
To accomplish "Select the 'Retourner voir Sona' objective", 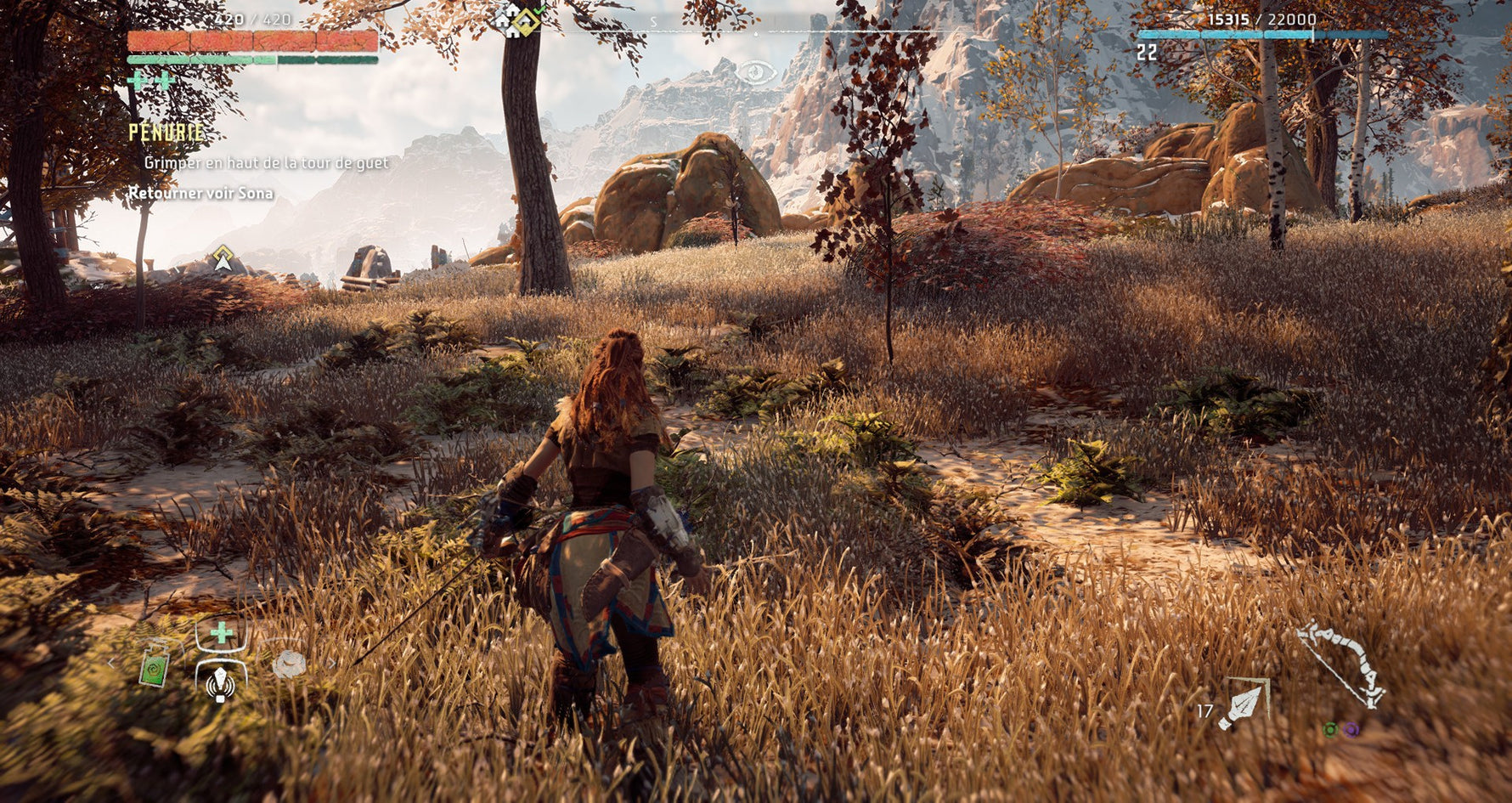I will pyautogui.click(x=200, y=193).
